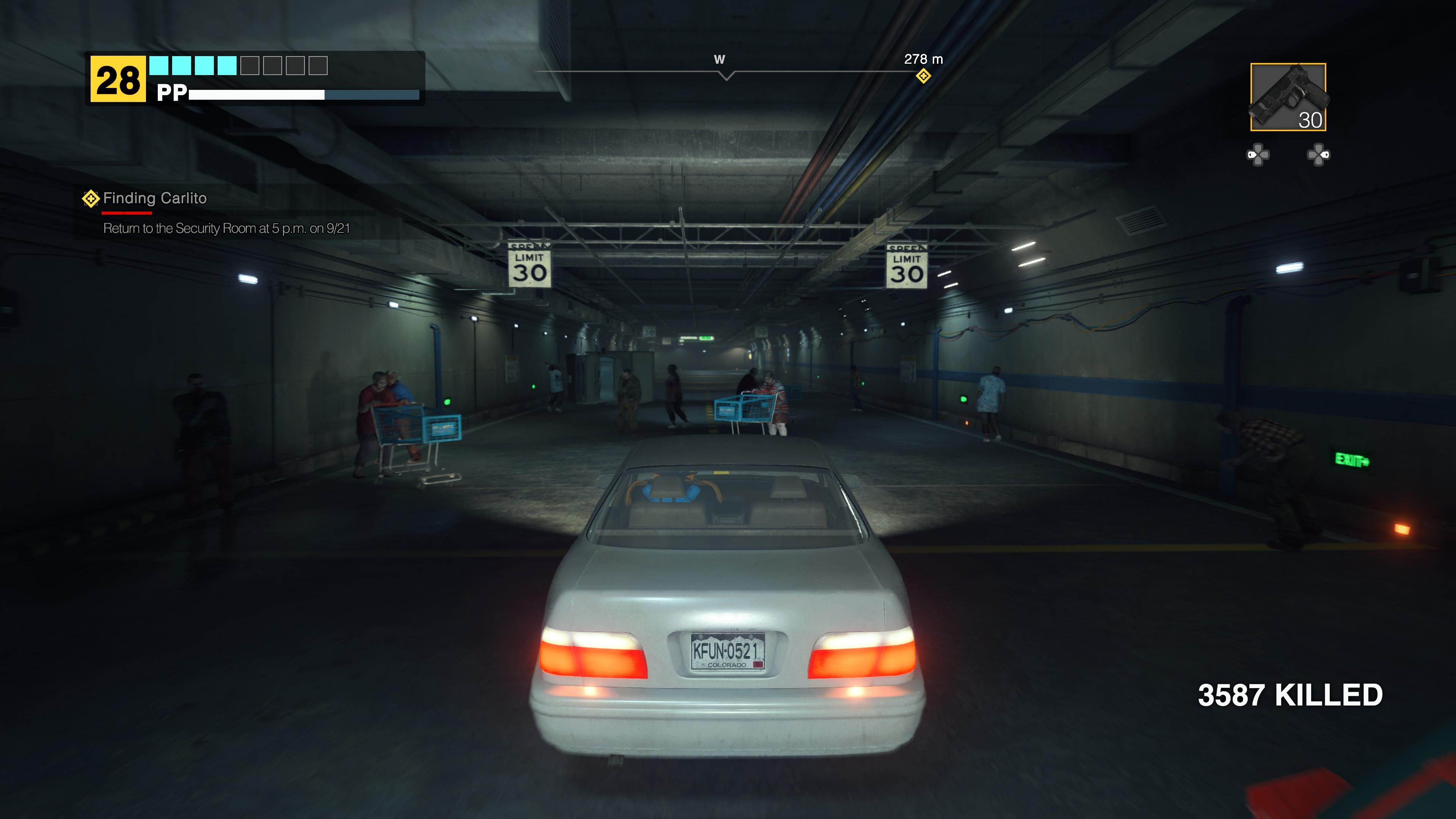This screenshot has width=1456, height=819.
Task: Click the yellow objective marker on the compass
Action: [x=923, y=76]
